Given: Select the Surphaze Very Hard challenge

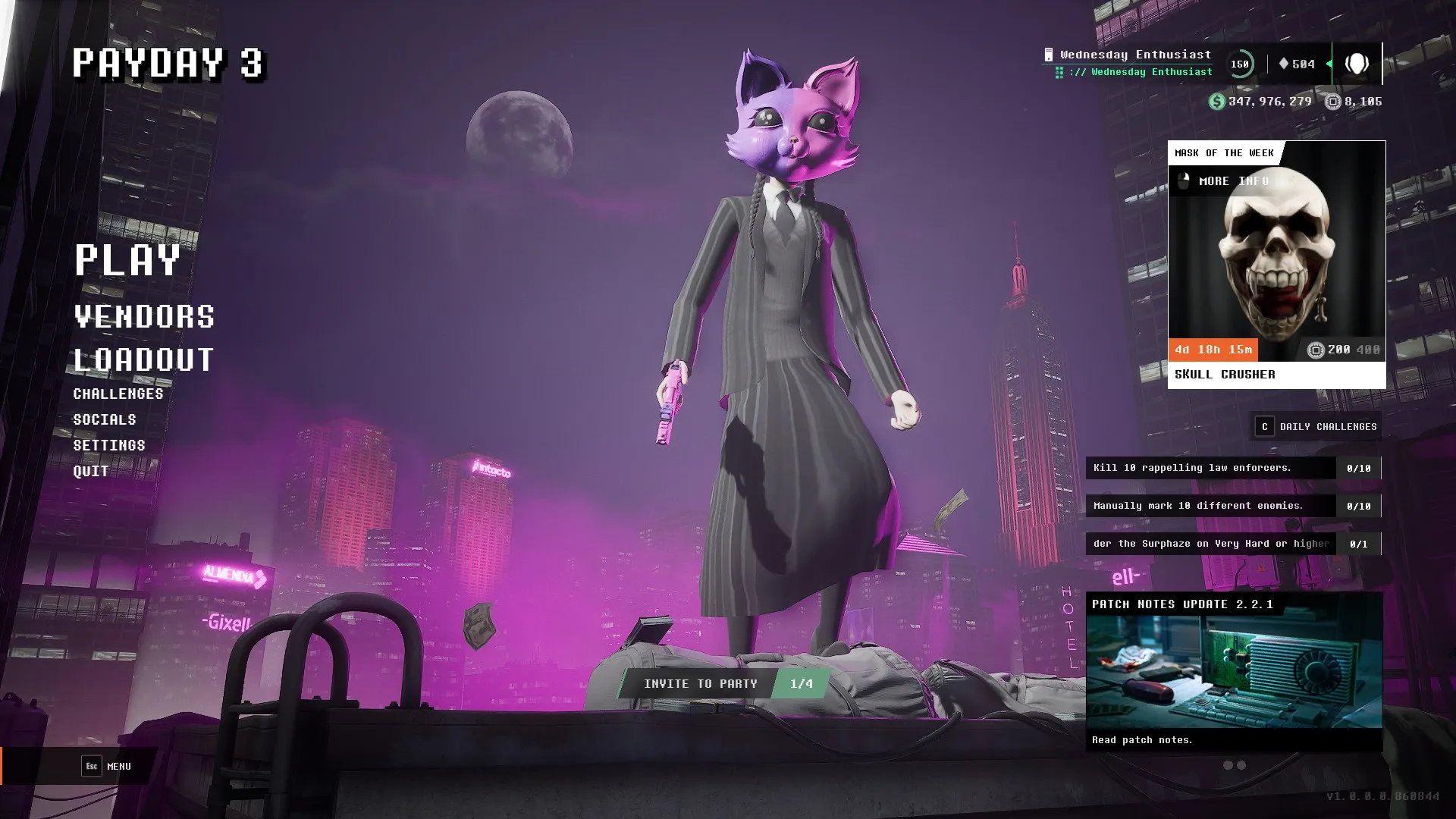Looking at the screenshot, I should click(1210, 544).
